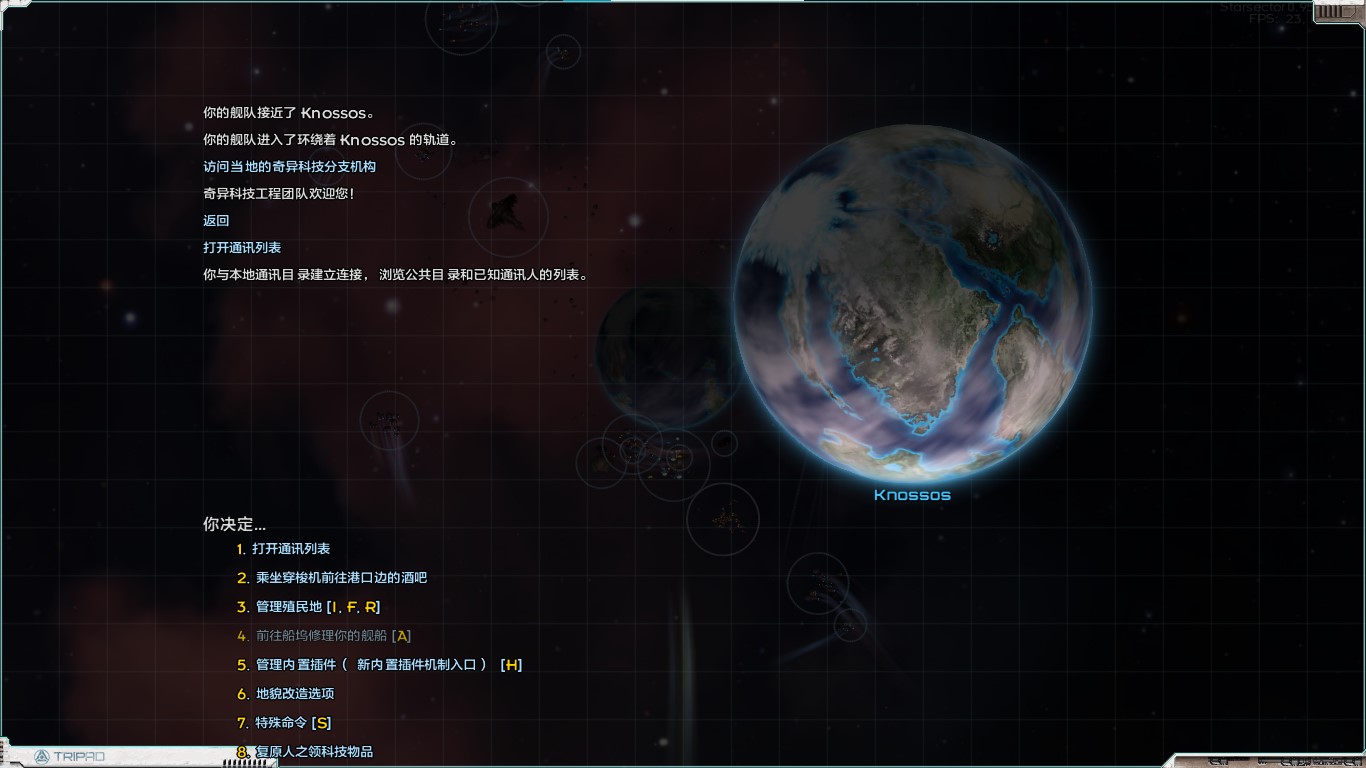Click the 返回 return link

coord(216,220)
